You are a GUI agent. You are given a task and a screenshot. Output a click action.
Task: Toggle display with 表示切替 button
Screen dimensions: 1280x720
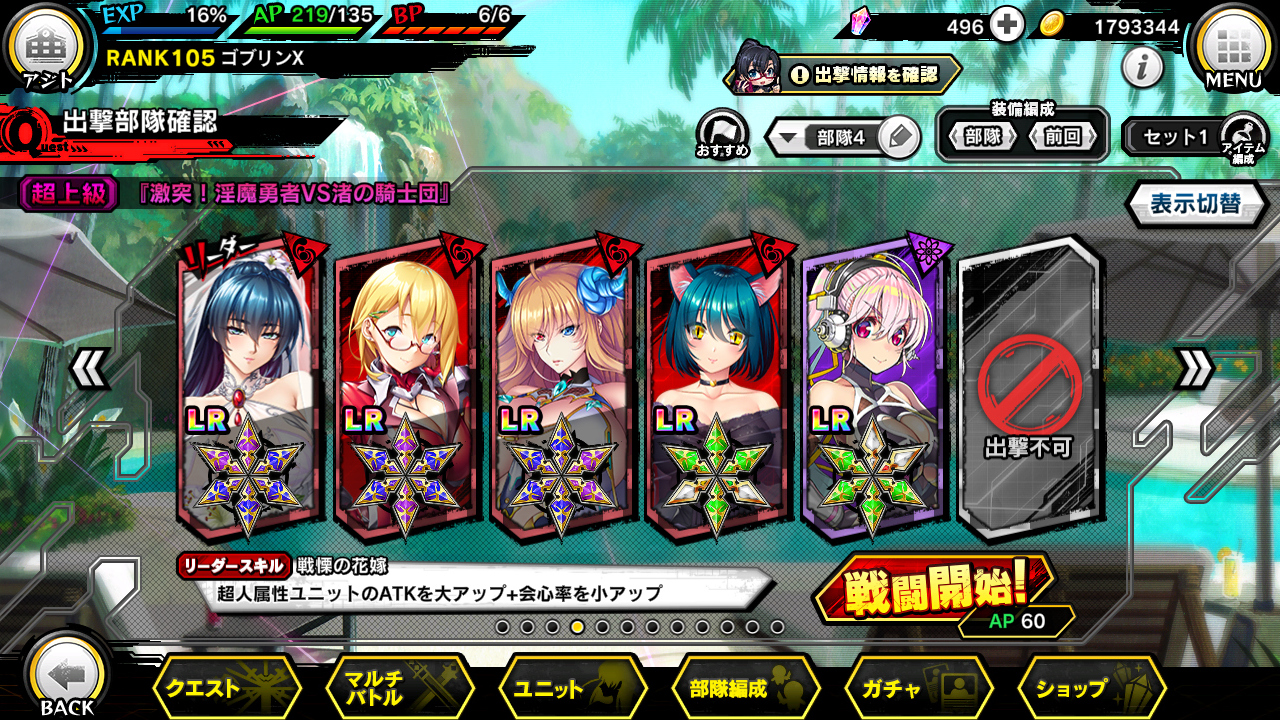coord(1195,204)
